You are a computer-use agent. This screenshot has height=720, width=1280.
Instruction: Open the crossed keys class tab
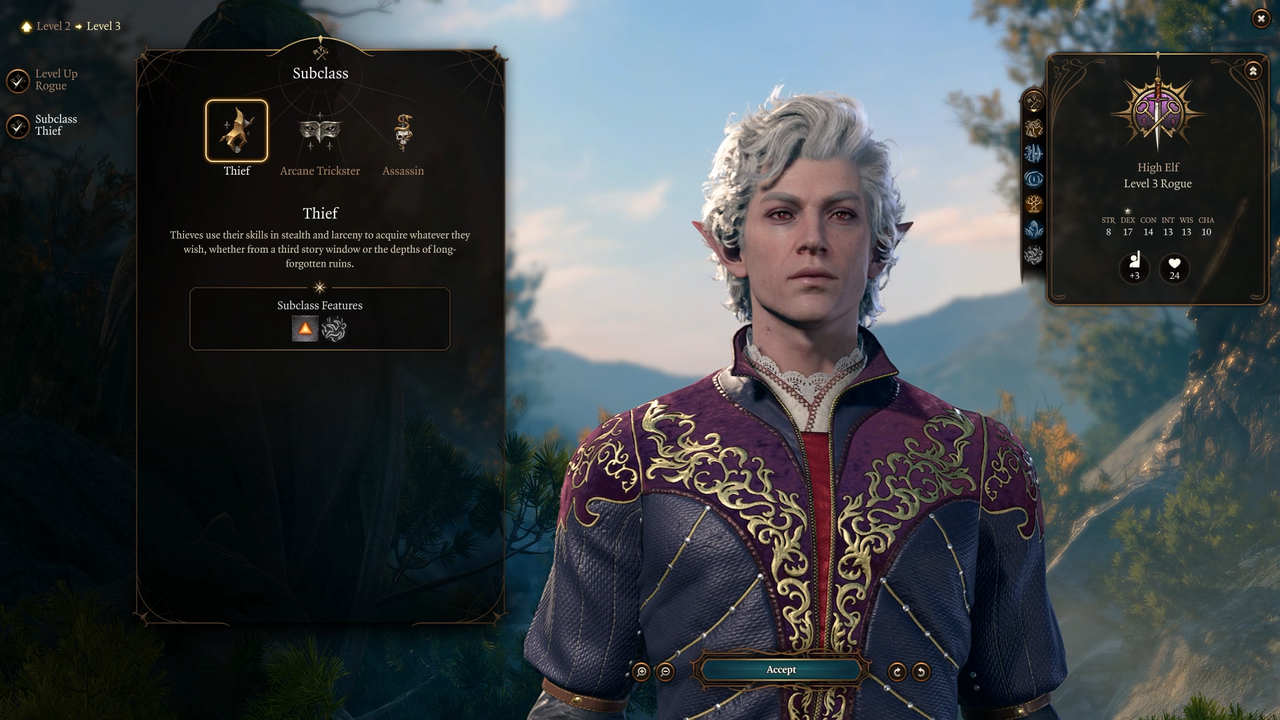1034,101
